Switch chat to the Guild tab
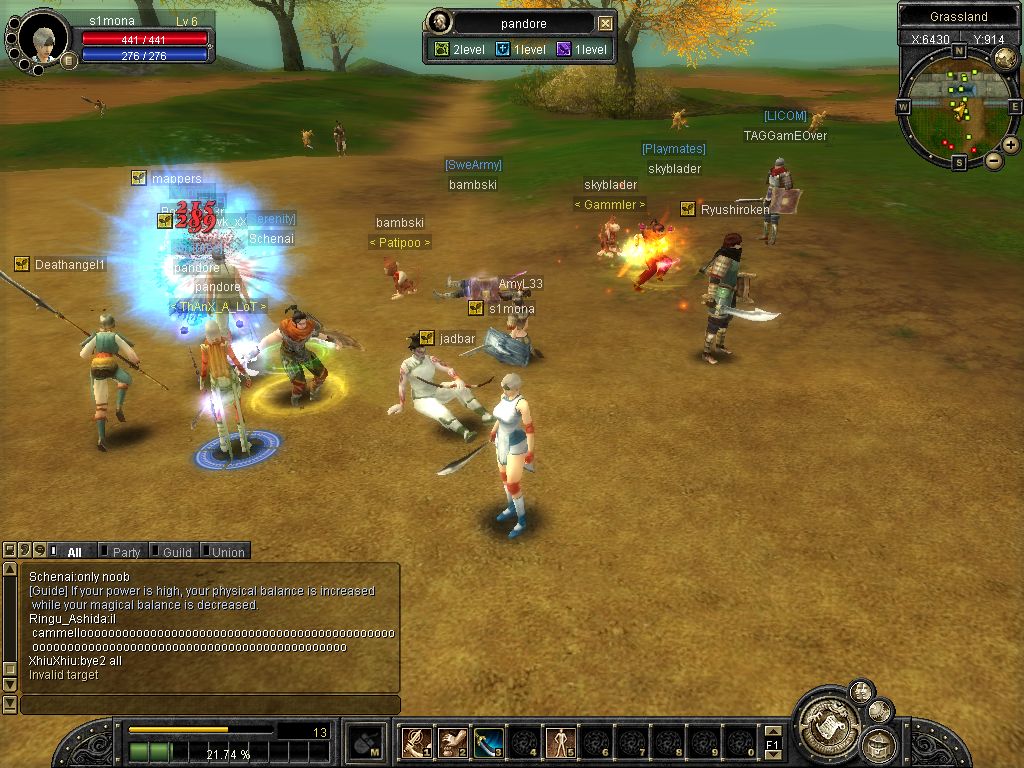1024x768 pixels. coord(177,552)
